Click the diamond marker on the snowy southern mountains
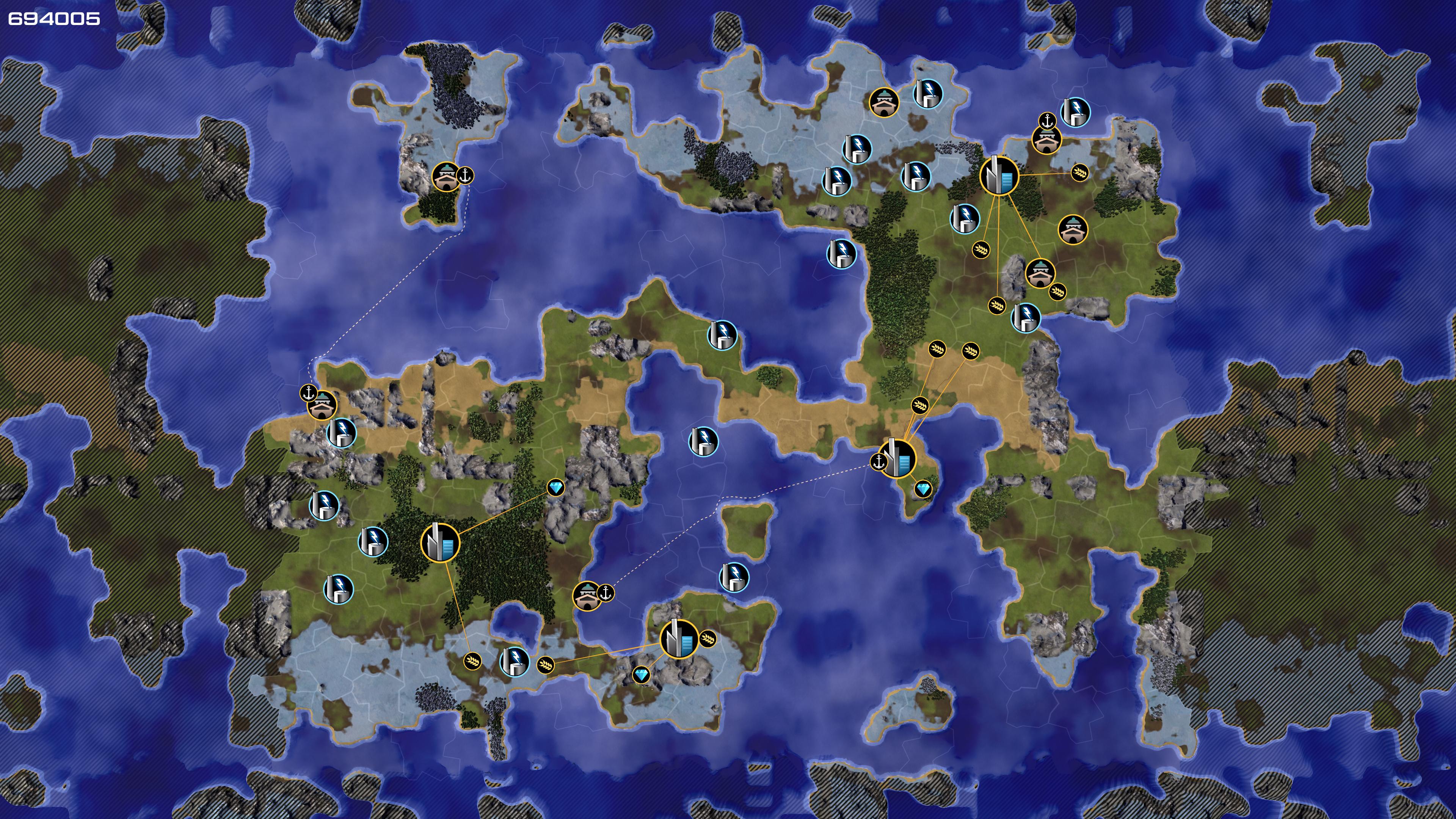The width and height of the screenshot is (1456, 819). 641,674
